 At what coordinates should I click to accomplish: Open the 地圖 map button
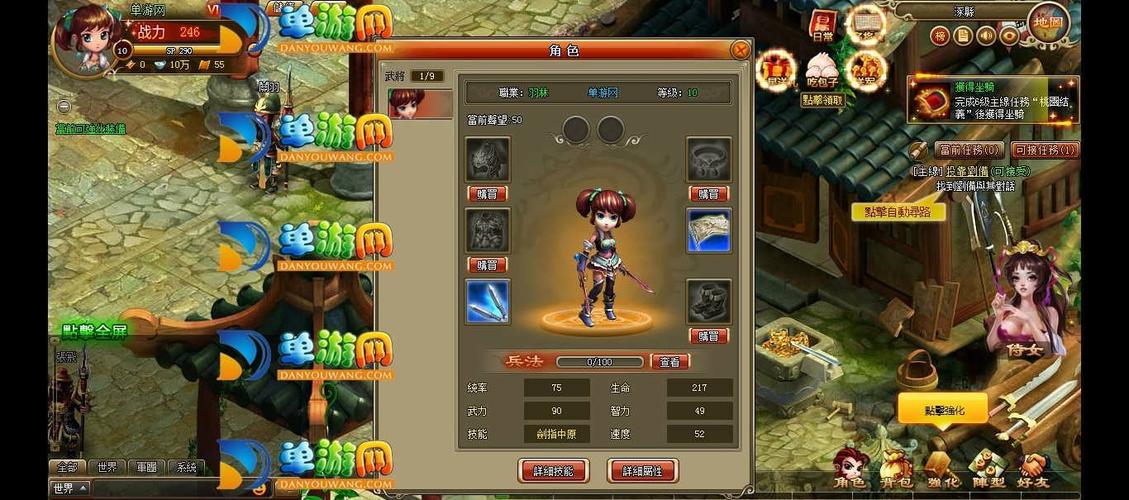click(x=1048, y=22)
